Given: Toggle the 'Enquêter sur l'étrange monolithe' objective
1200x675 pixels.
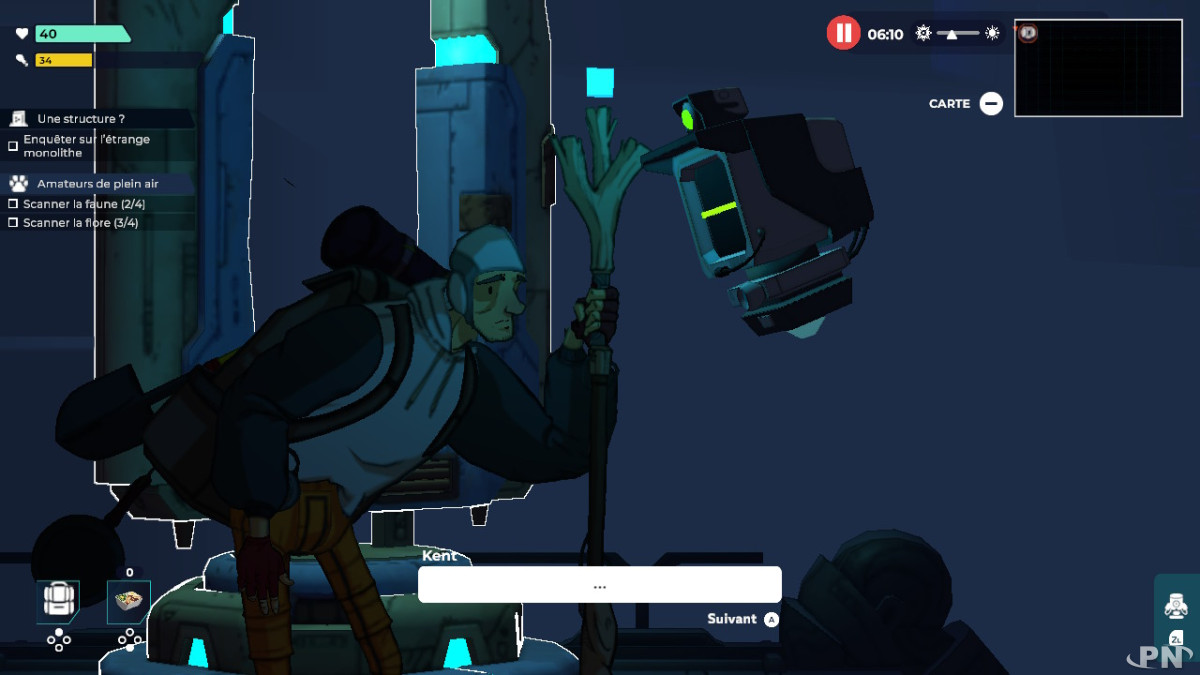Looking at the screenshot, I should point(14,146).
